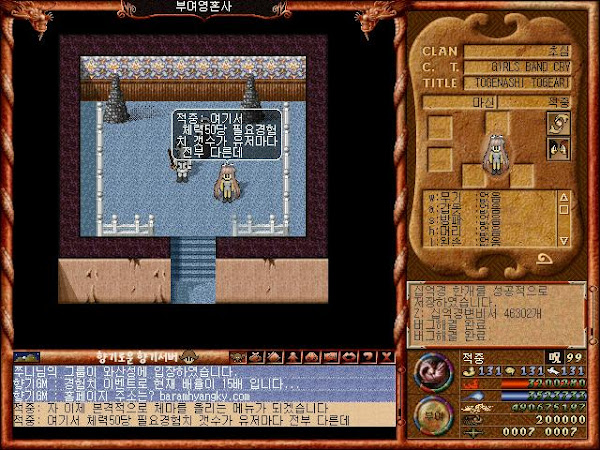Close the chat toolbar with the X button
Viewport: 600px width, 450px height.
[386, 356]
